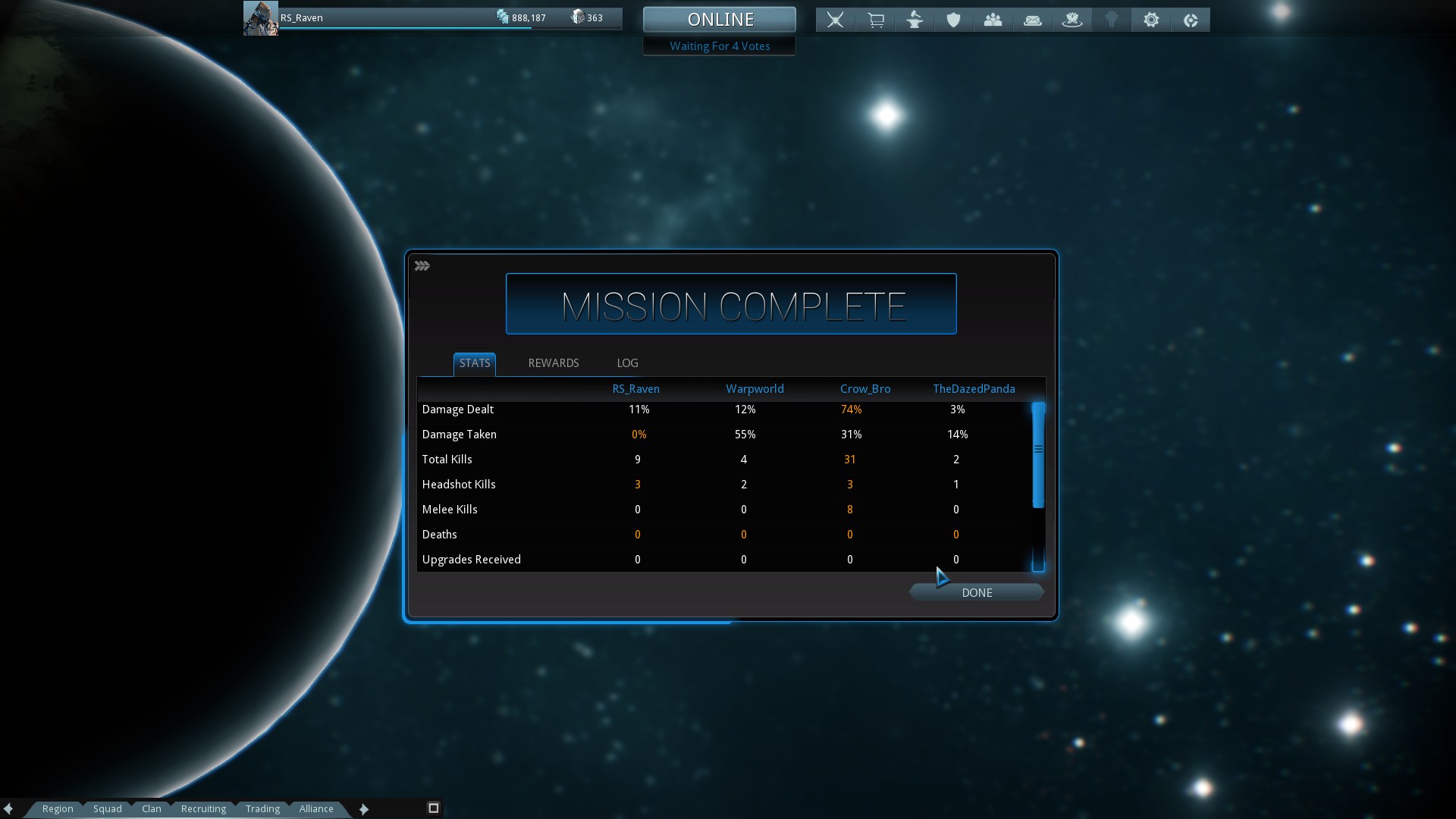Switch chat to the Region tab
Viewport: 1456px width, 819px height.
58,808
